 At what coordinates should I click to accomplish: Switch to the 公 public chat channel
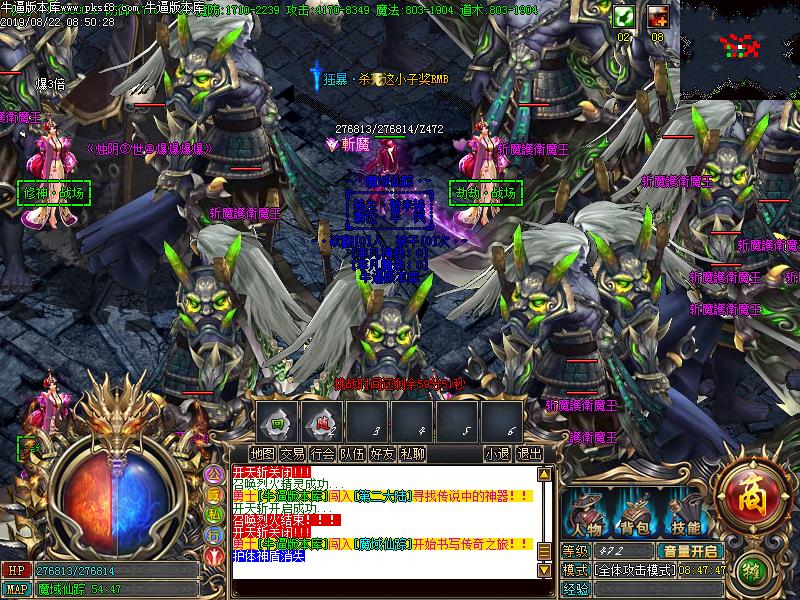(x=213, y=472)
